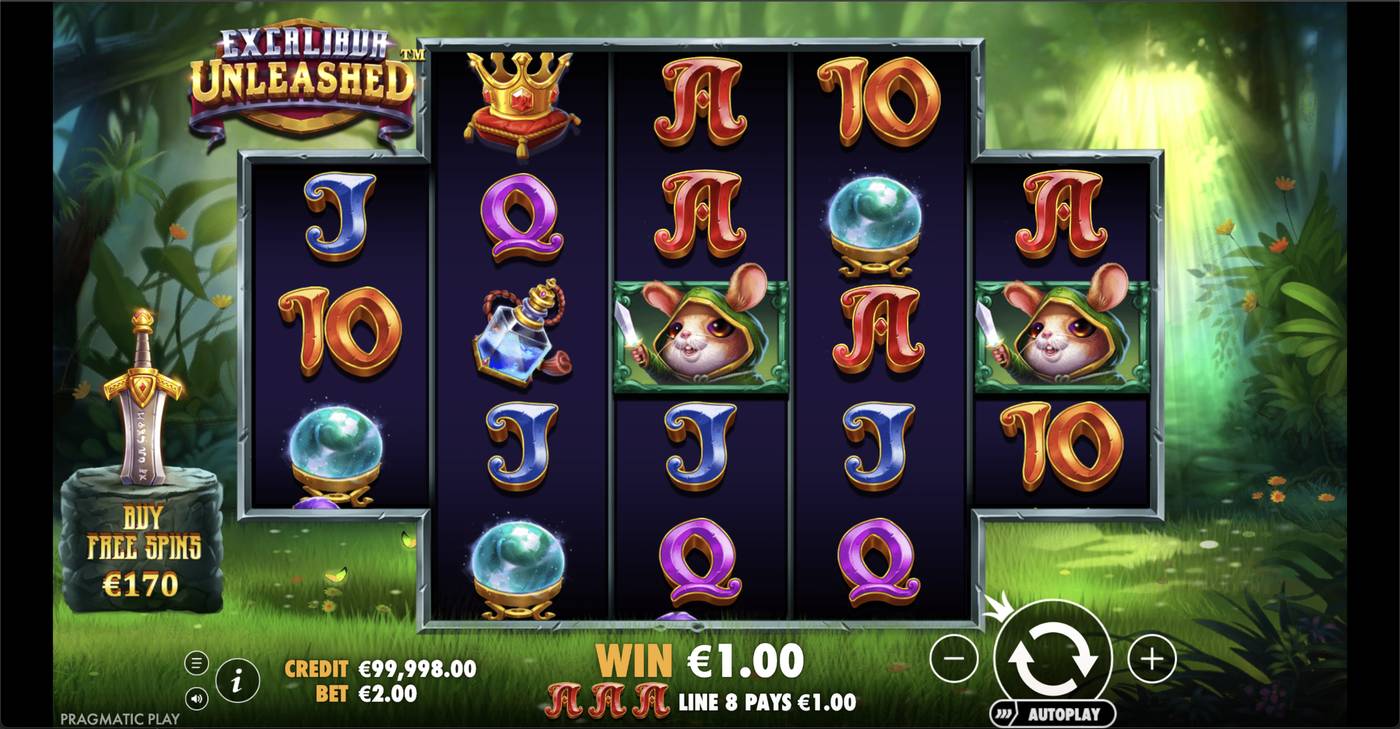Open the Autoplay settings
Viewport: 1400px width, 729px height.
[1063, 713]
